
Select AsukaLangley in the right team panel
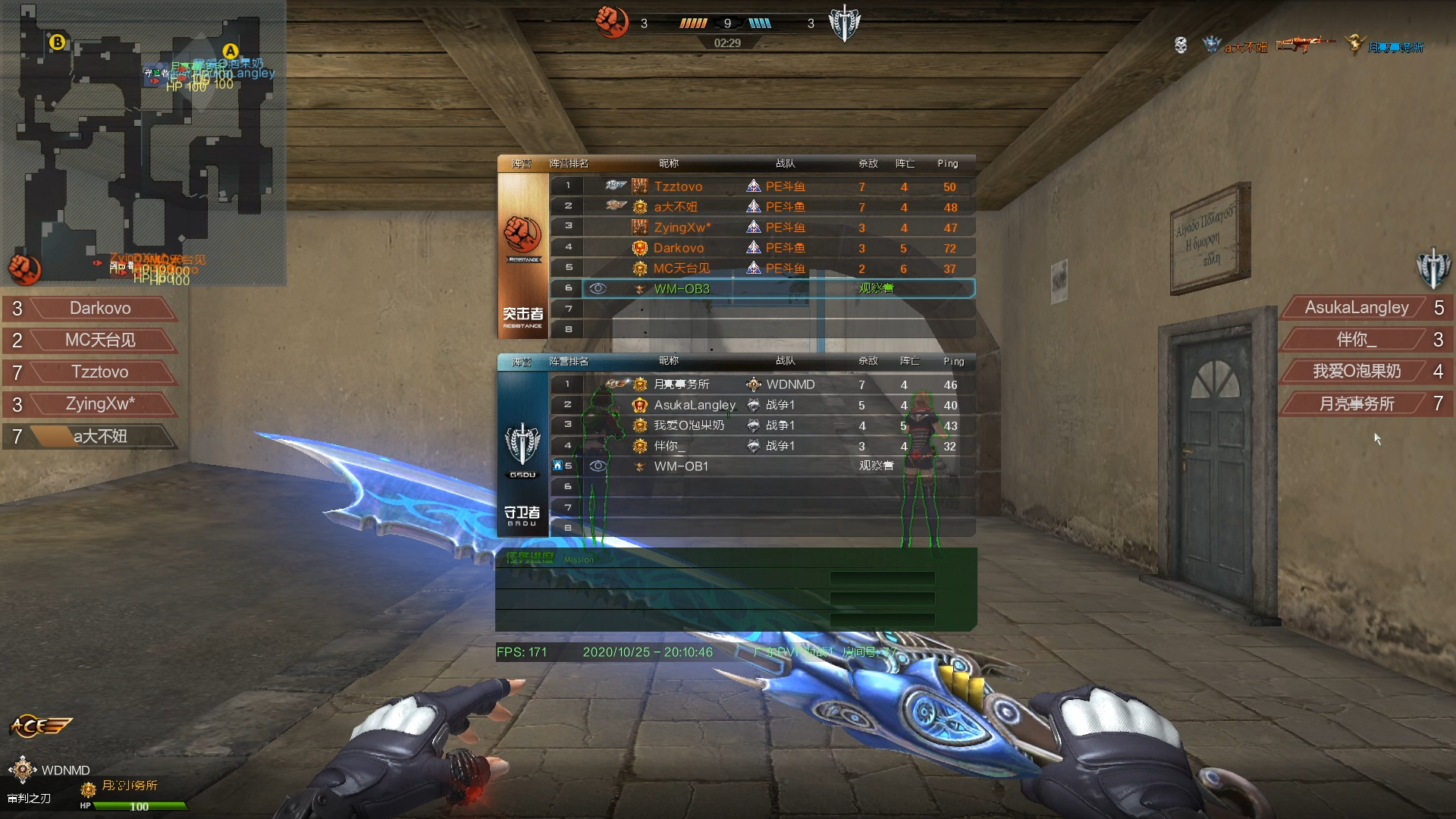click(x=1357, y=308)
